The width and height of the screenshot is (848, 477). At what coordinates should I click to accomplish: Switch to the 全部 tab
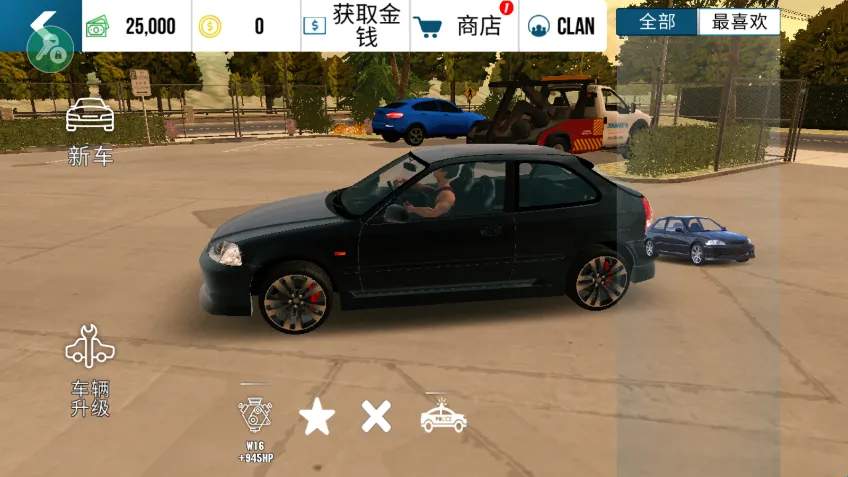657,22
